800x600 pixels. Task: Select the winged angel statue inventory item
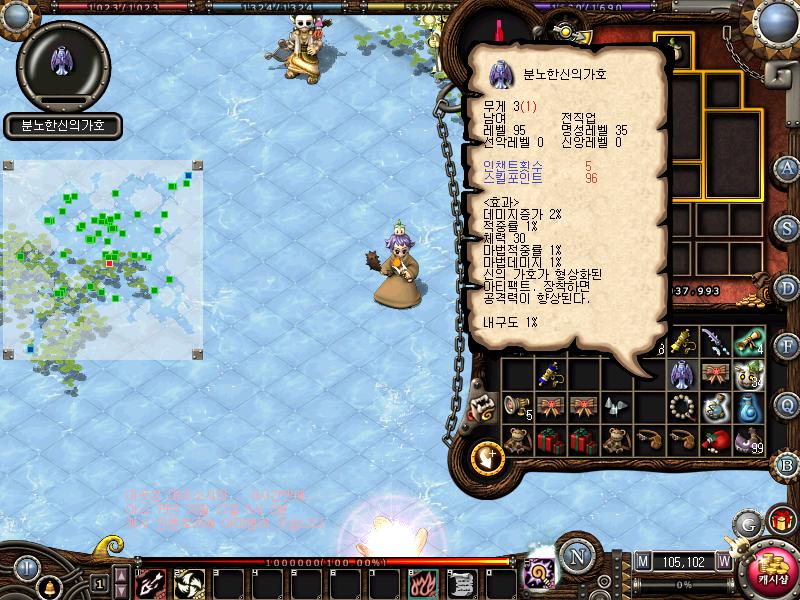(684, 374)
